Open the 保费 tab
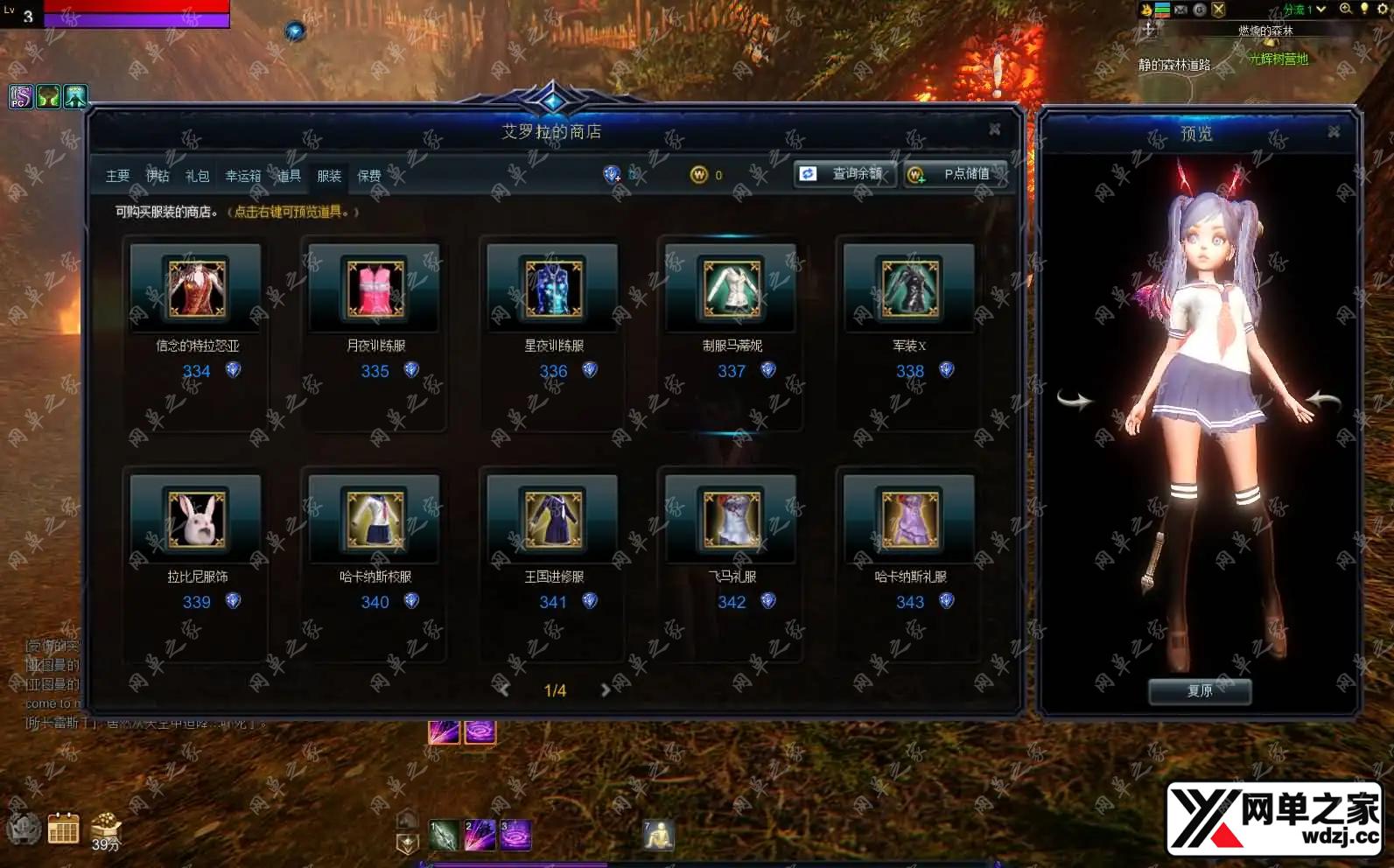 tap(369, 176)
